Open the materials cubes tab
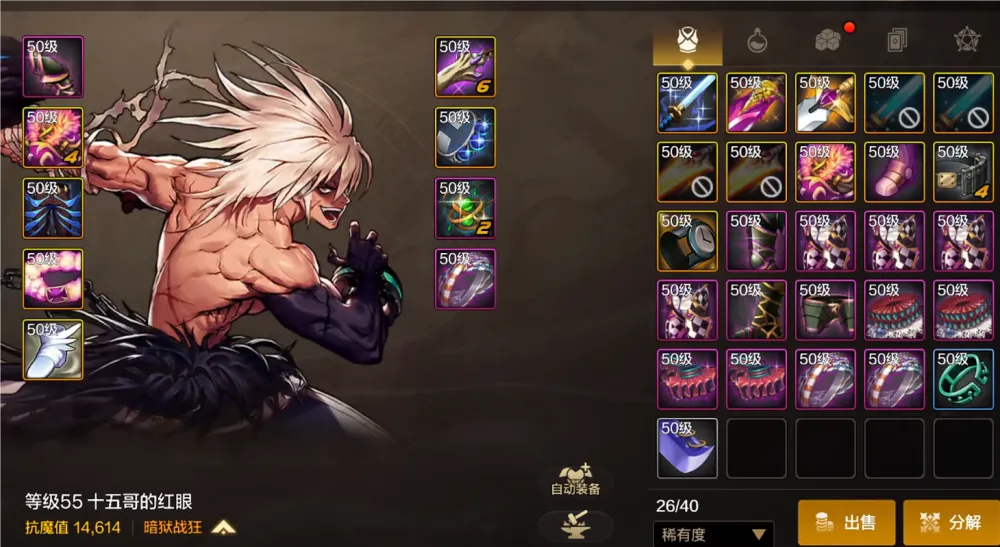Viewport: 1000px width, 547px height. click(827, 41)
